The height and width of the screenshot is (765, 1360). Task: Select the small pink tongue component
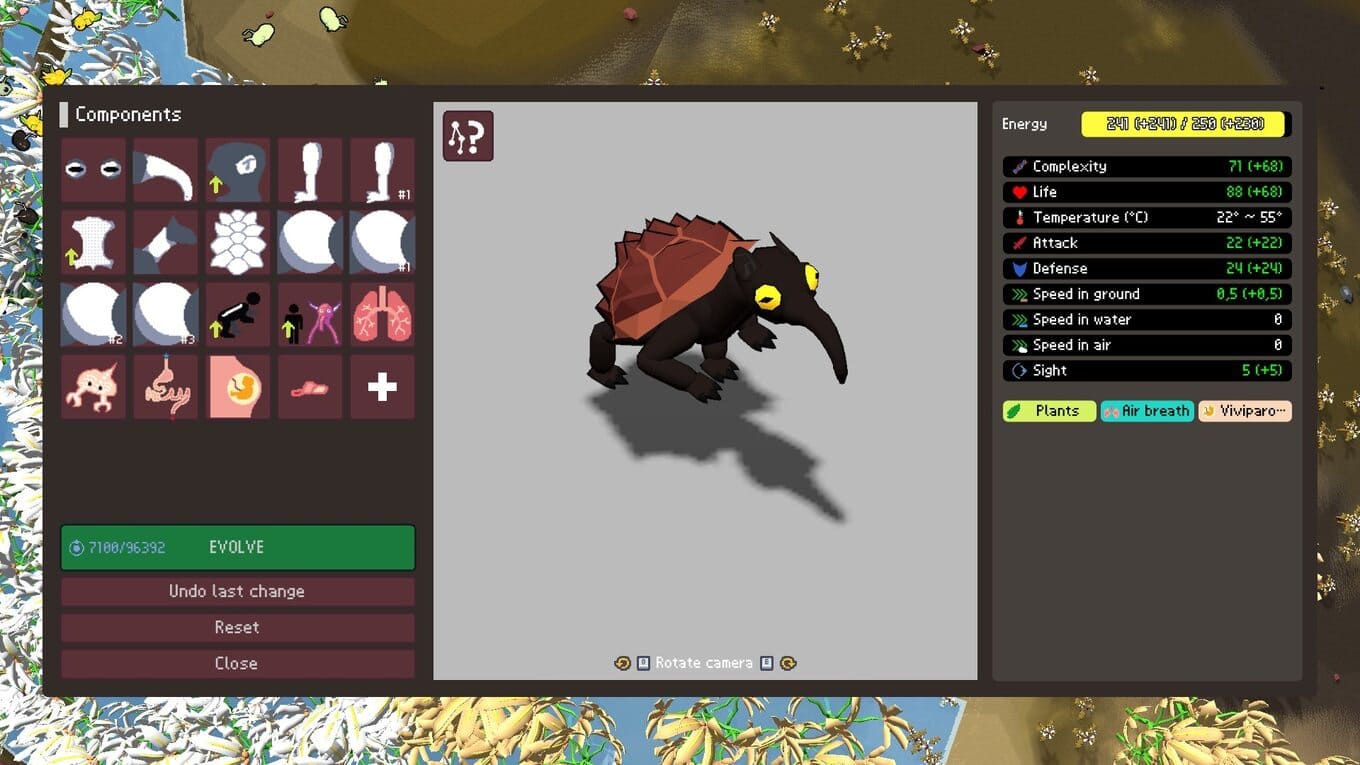310,387
